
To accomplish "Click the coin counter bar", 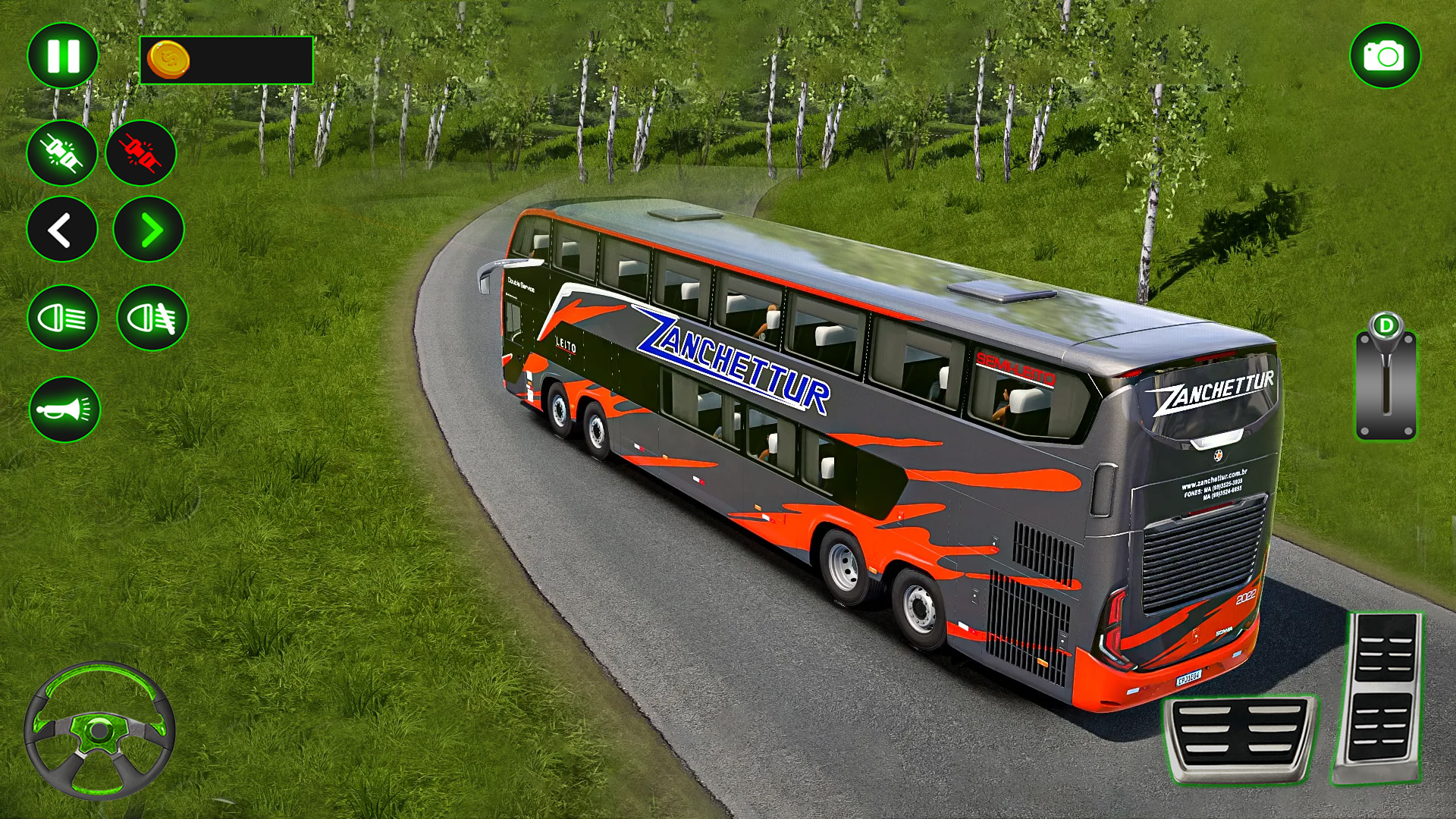I will click(227, 59).
